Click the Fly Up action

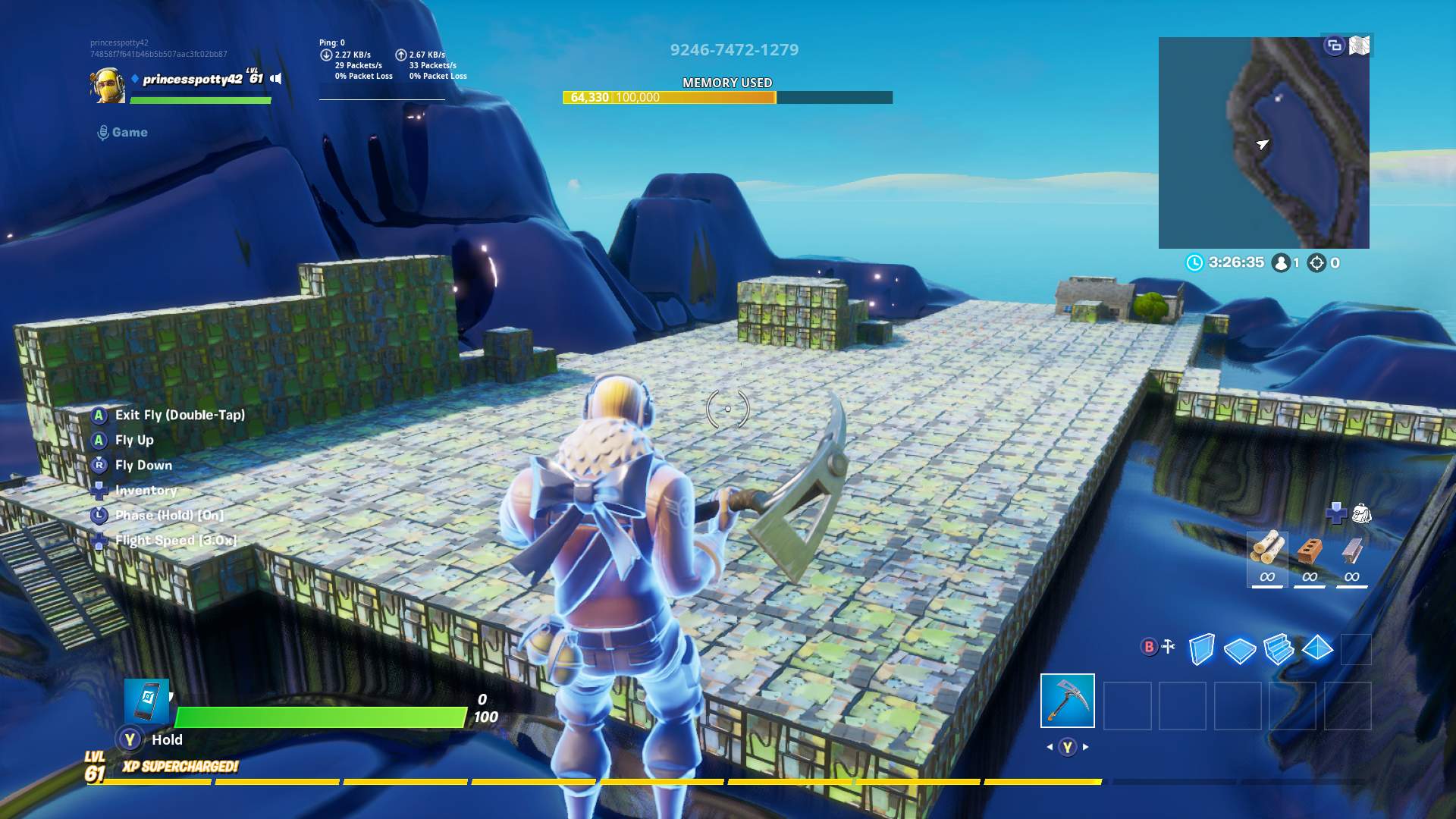click(133, 440)
